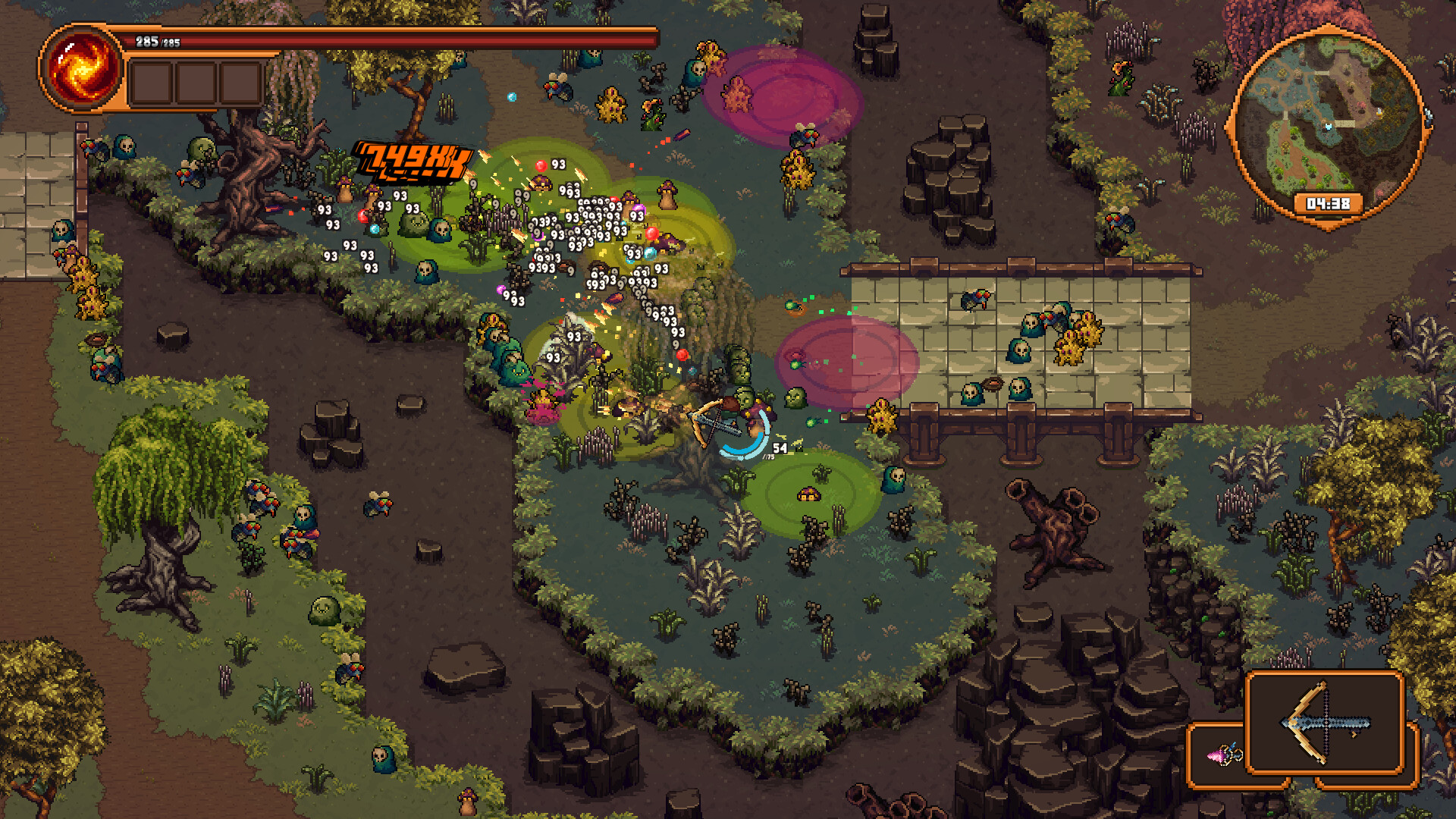Click the treasure chest inside the green circle
Image resolution: width=1456 pixels, height=819 pixels.
click(809, 494)
